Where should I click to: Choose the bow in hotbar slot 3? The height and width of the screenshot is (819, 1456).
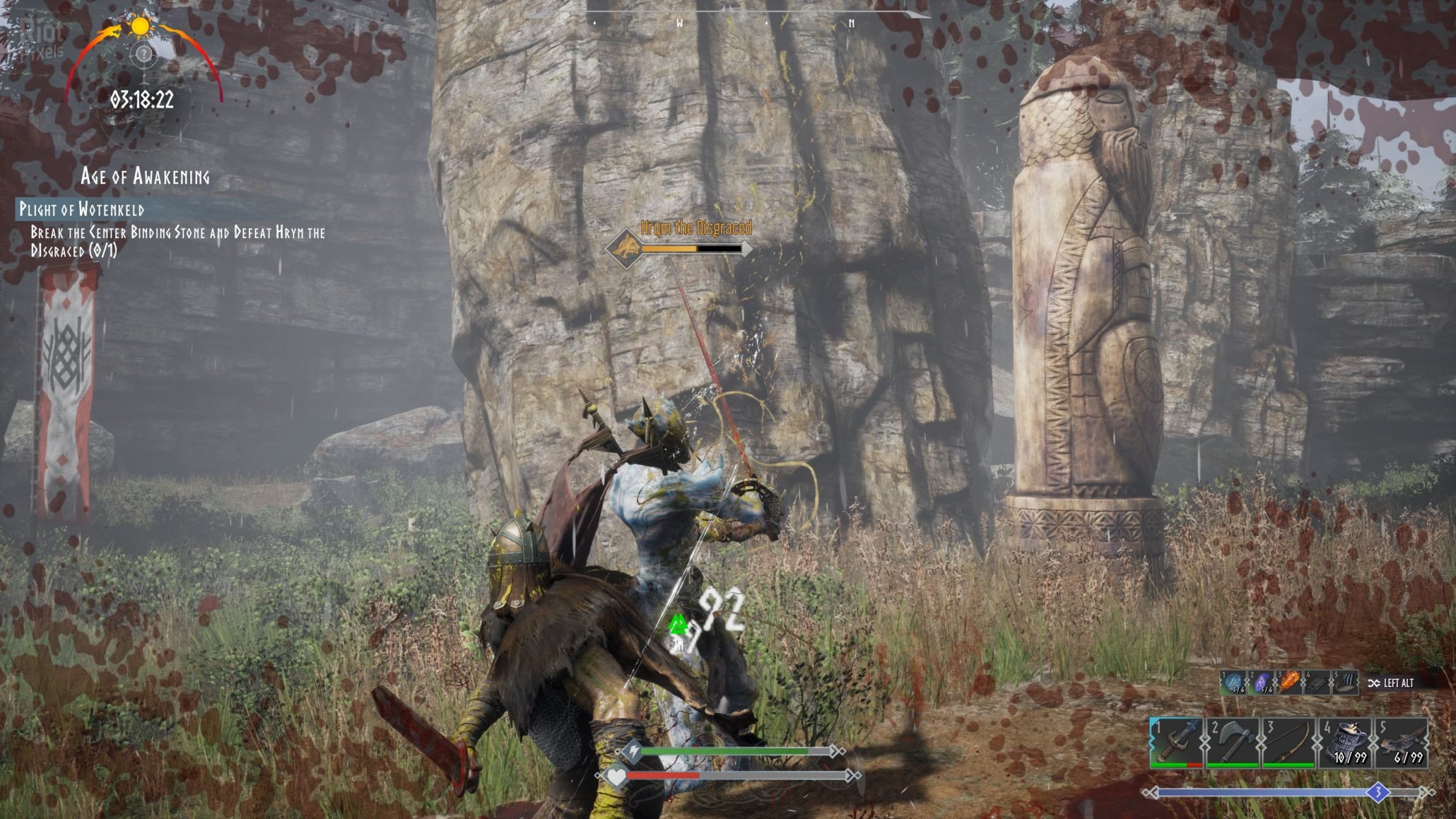pos(1288,742)
